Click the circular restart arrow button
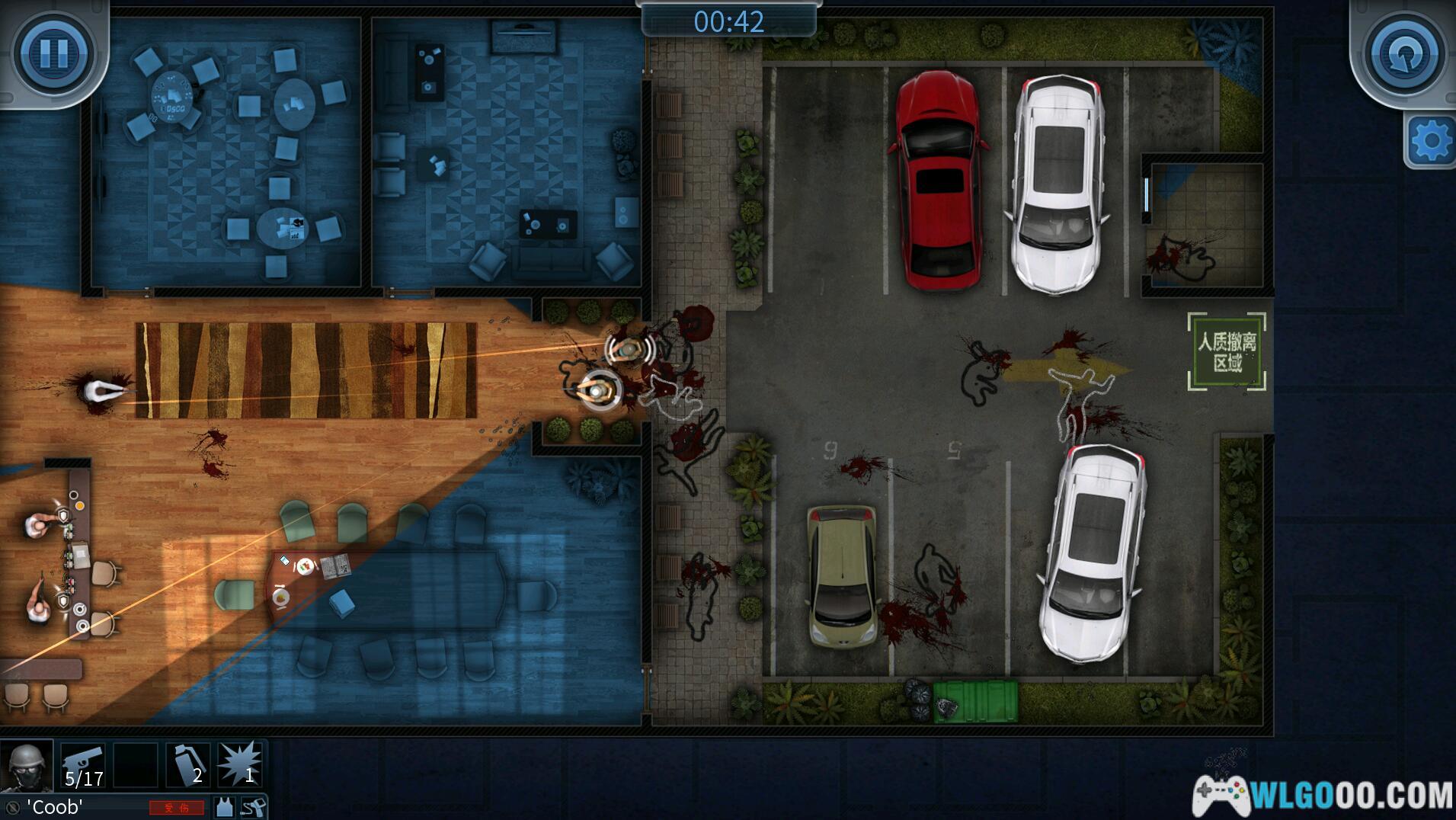 coord(1404,55)
